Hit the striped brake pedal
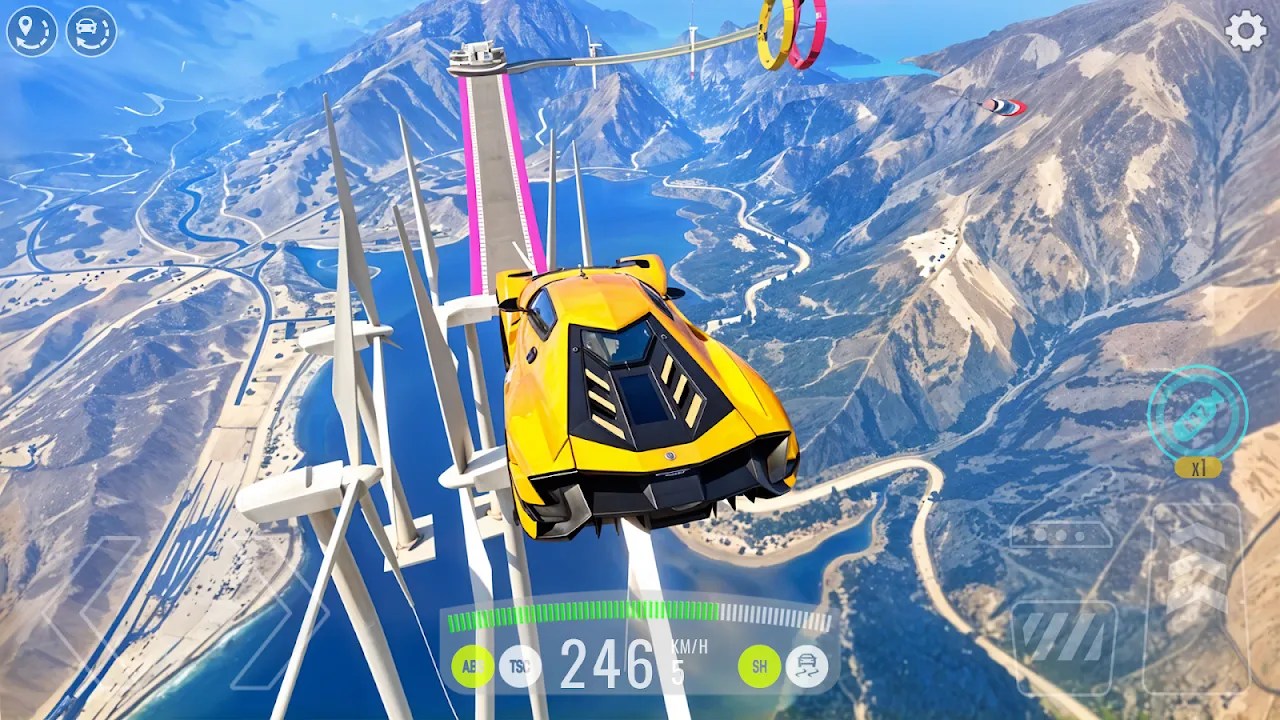Screen dimensions: 1280x720 pos(1063,645)
